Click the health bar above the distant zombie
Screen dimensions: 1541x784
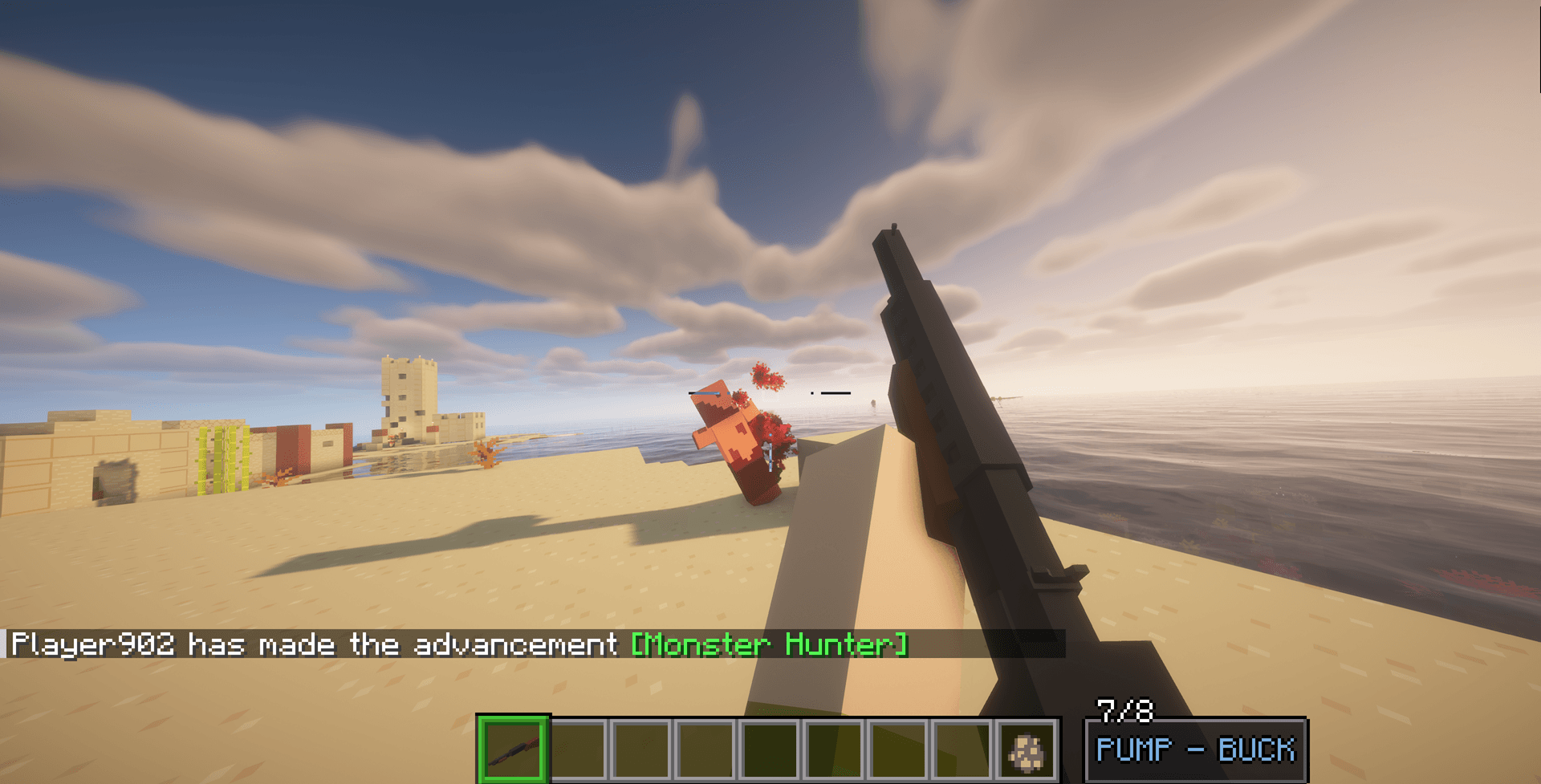[x=706, y=393]
